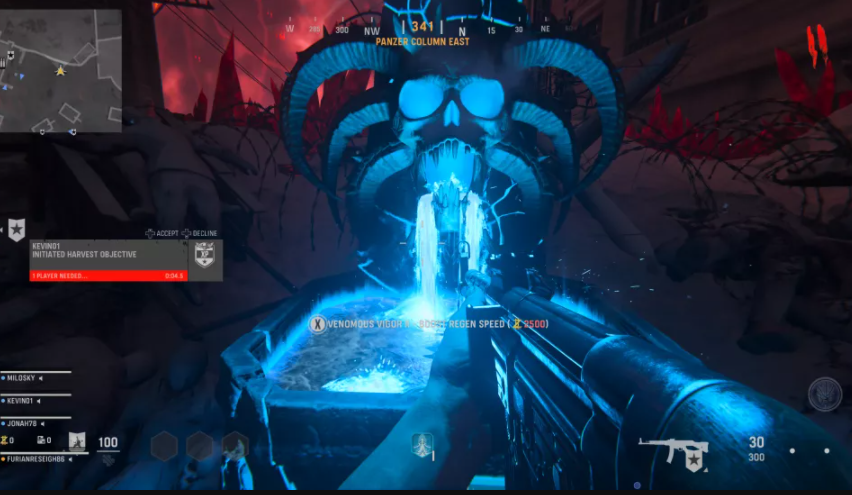Select the equipped submachine gun icon
The width and height of the screenshot is (852, 495).
coord(673,452)
